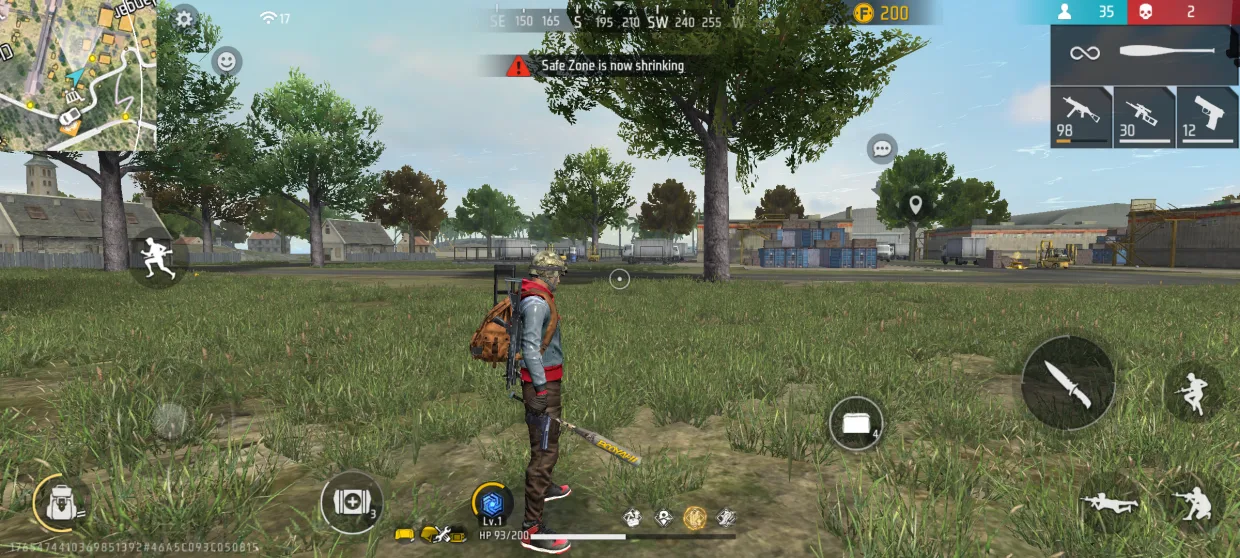Switch to the pistol with 12 ammo
This screenshot has width=1240, height=558.
coord(1207,116)
